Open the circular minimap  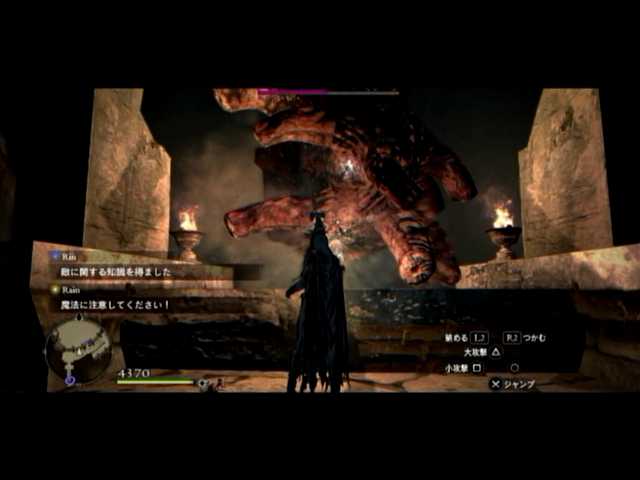point(78,352)
